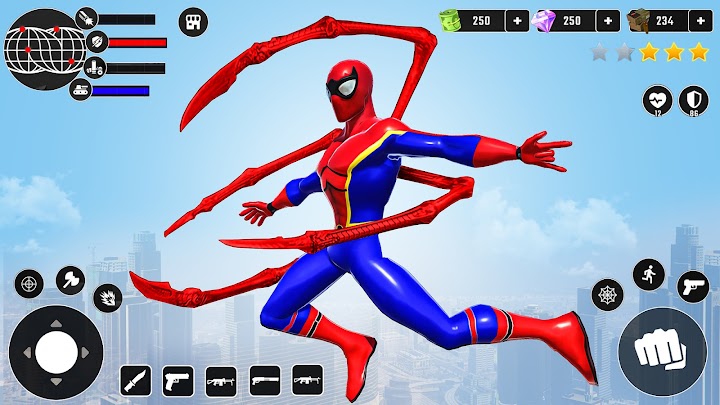Viewport: 720px width, 405px height.
Task: Buy more purple gems via plus button
Action: 608,20
